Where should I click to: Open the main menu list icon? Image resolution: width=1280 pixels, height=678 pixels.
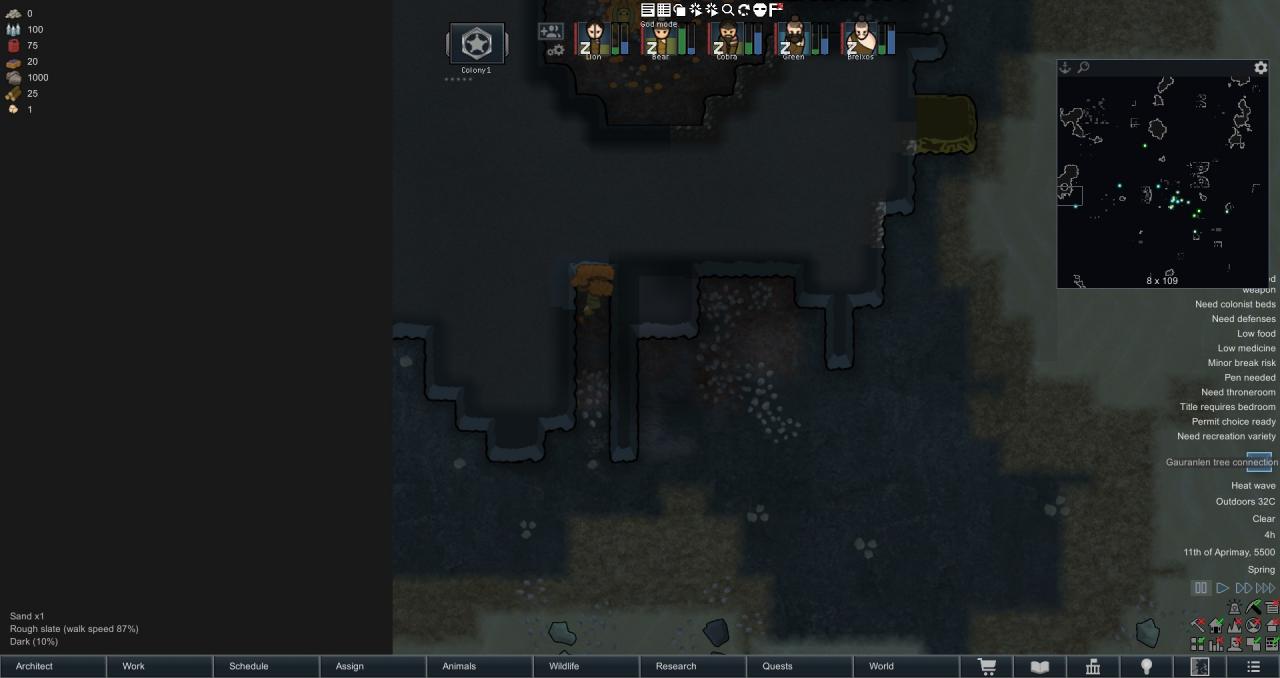1253,667
